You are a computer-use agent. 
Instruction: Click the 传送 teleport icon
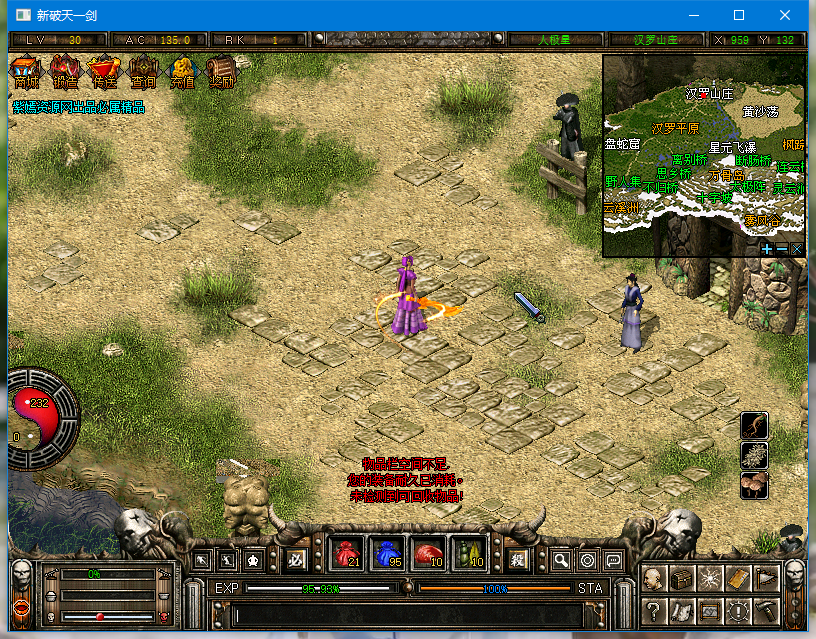click(x=104, y=72)
